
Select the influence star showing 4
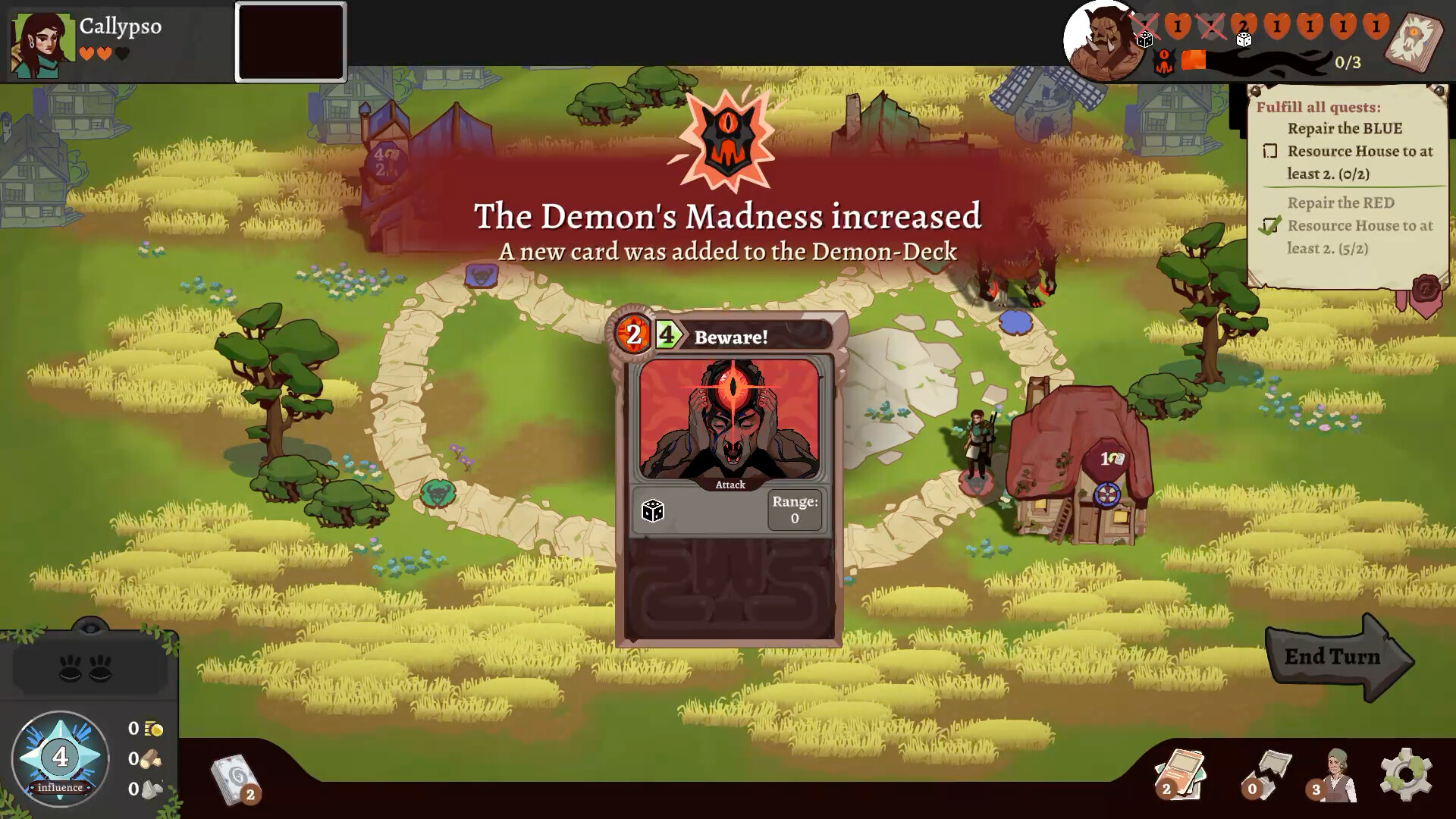(59, 758)
